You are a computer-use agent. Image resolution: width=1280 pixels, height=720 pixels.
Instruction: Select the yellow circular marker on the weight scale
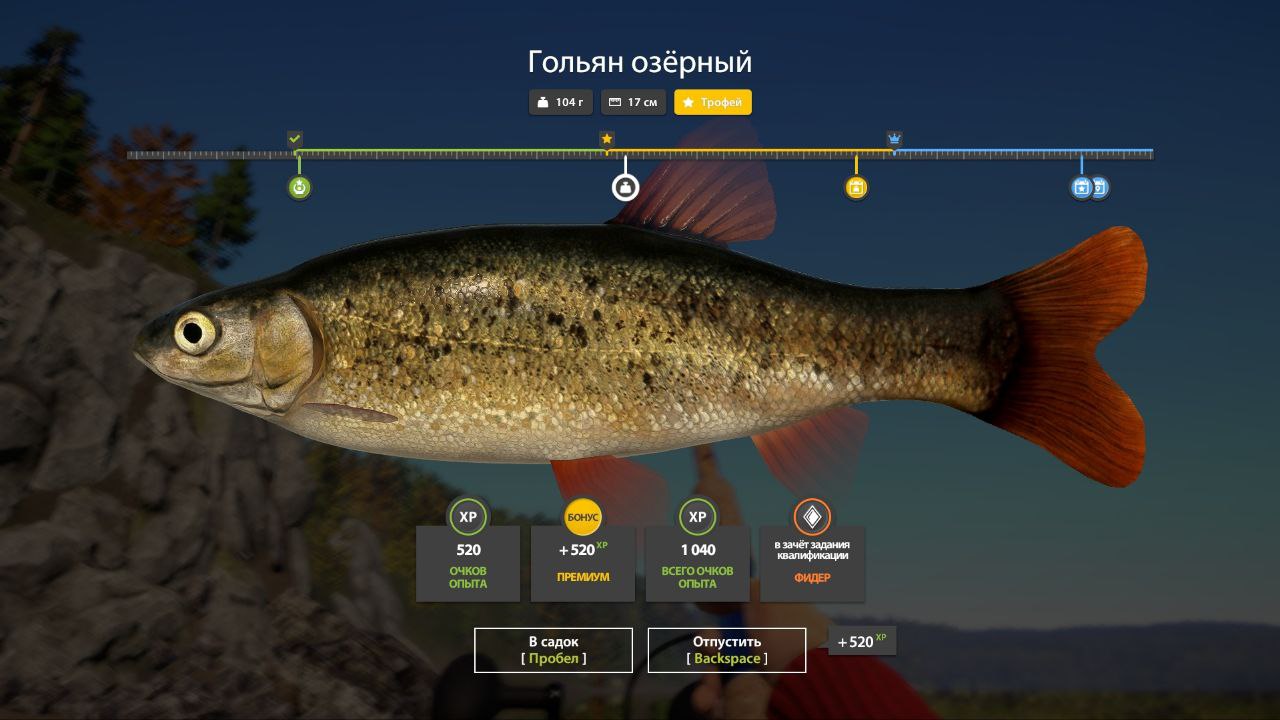[856, 187]
